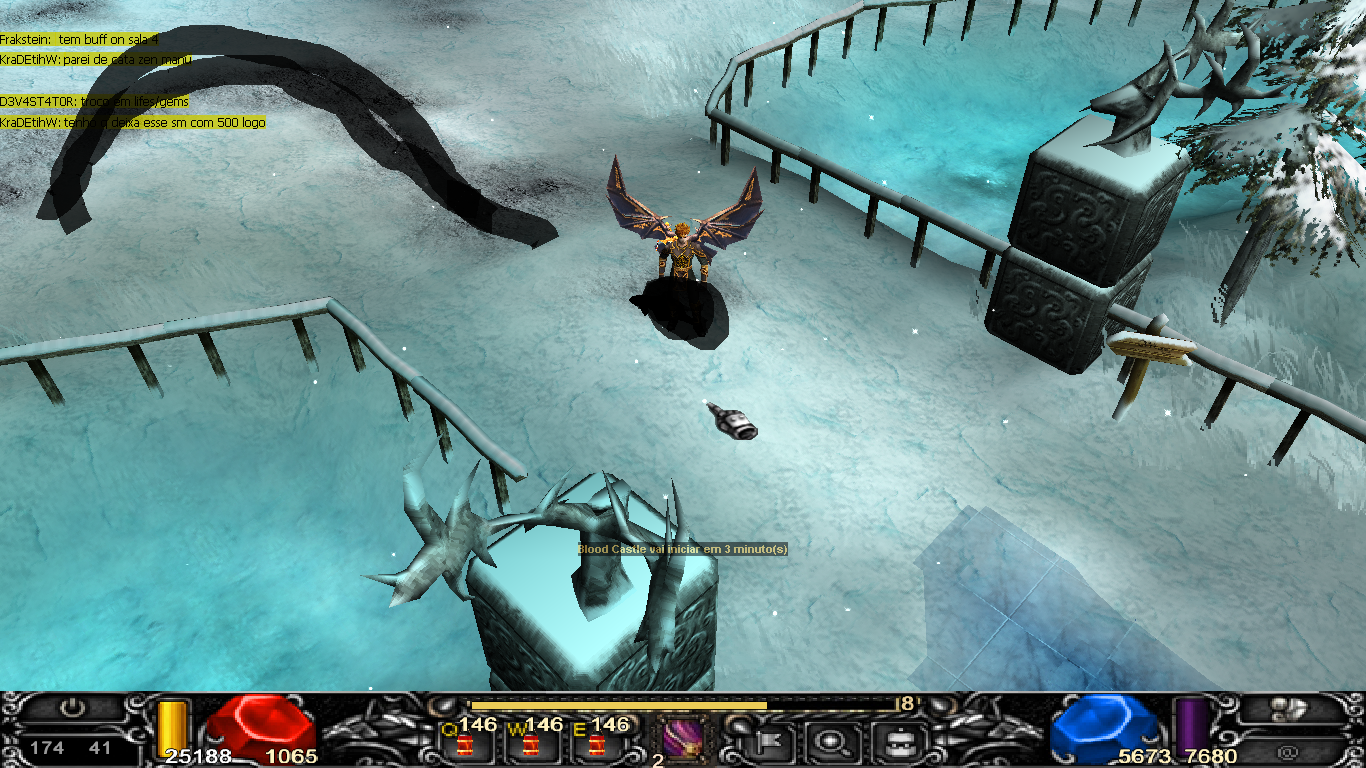Open the people icon button
The height and width of the screenshot is (768, 1366).
pyautogui.click(x=1288, y=709)
